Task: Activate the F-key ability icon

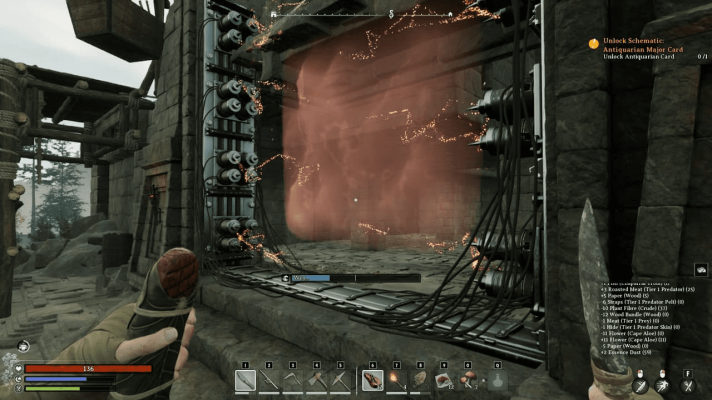Action: tap(687, 384)
